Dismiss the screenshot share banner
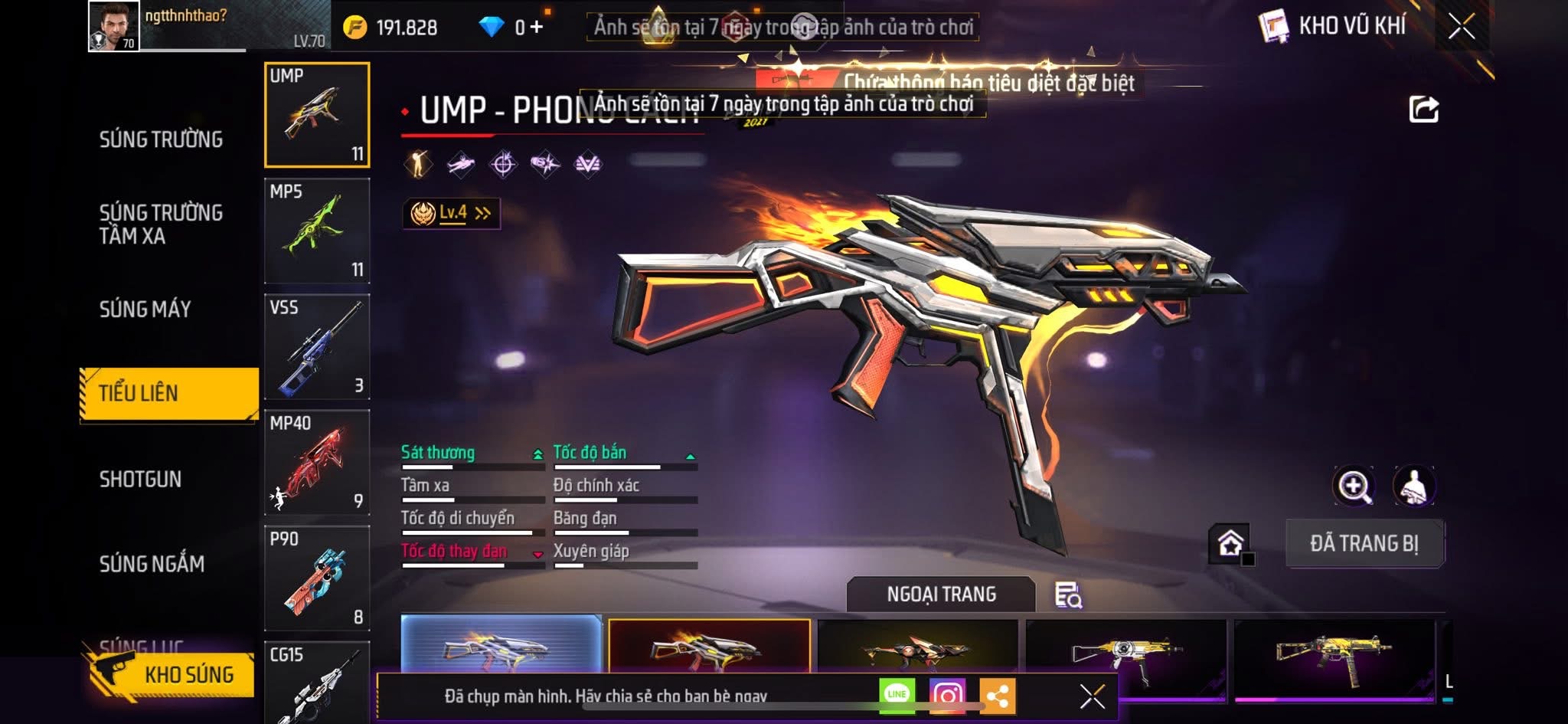The height and width of the screenshot is (724, 1568). pyautogui.click(x=1092, y=696)
